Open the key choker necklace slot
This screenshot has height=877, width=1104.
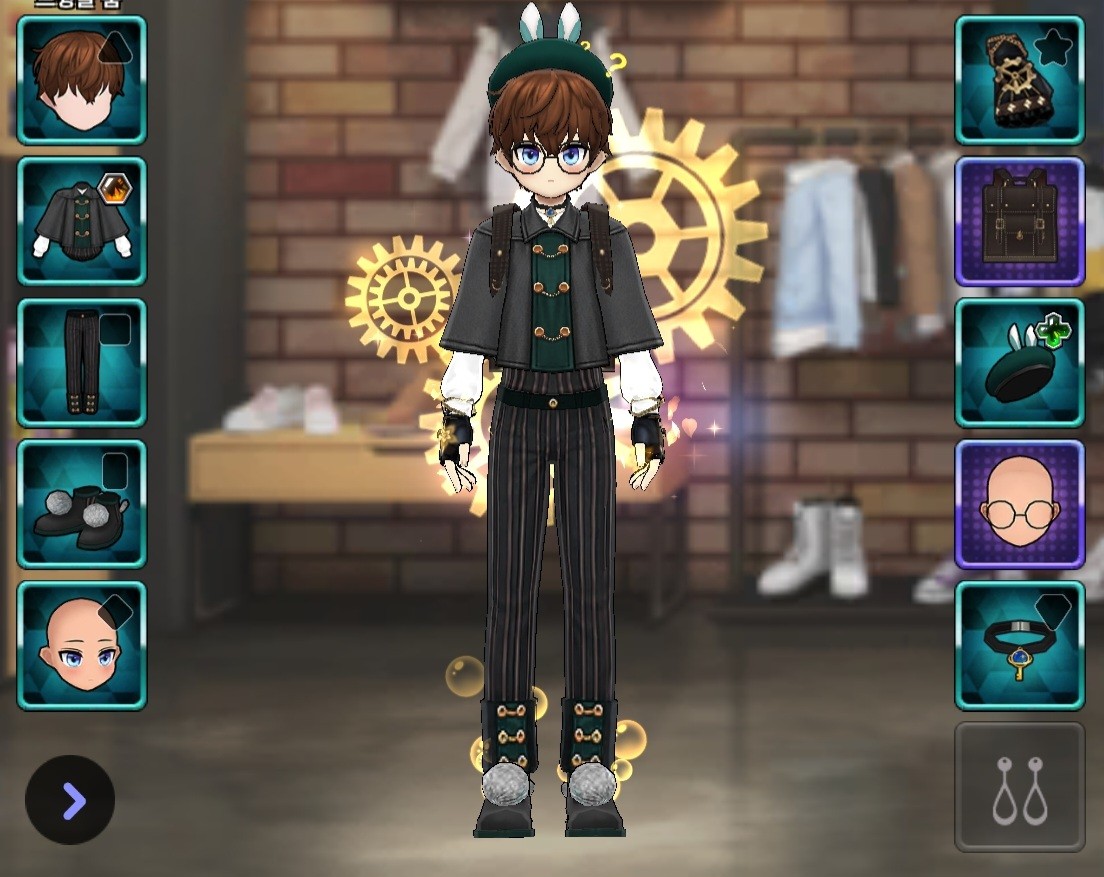pyautogui.click(x=1019, y=646)
